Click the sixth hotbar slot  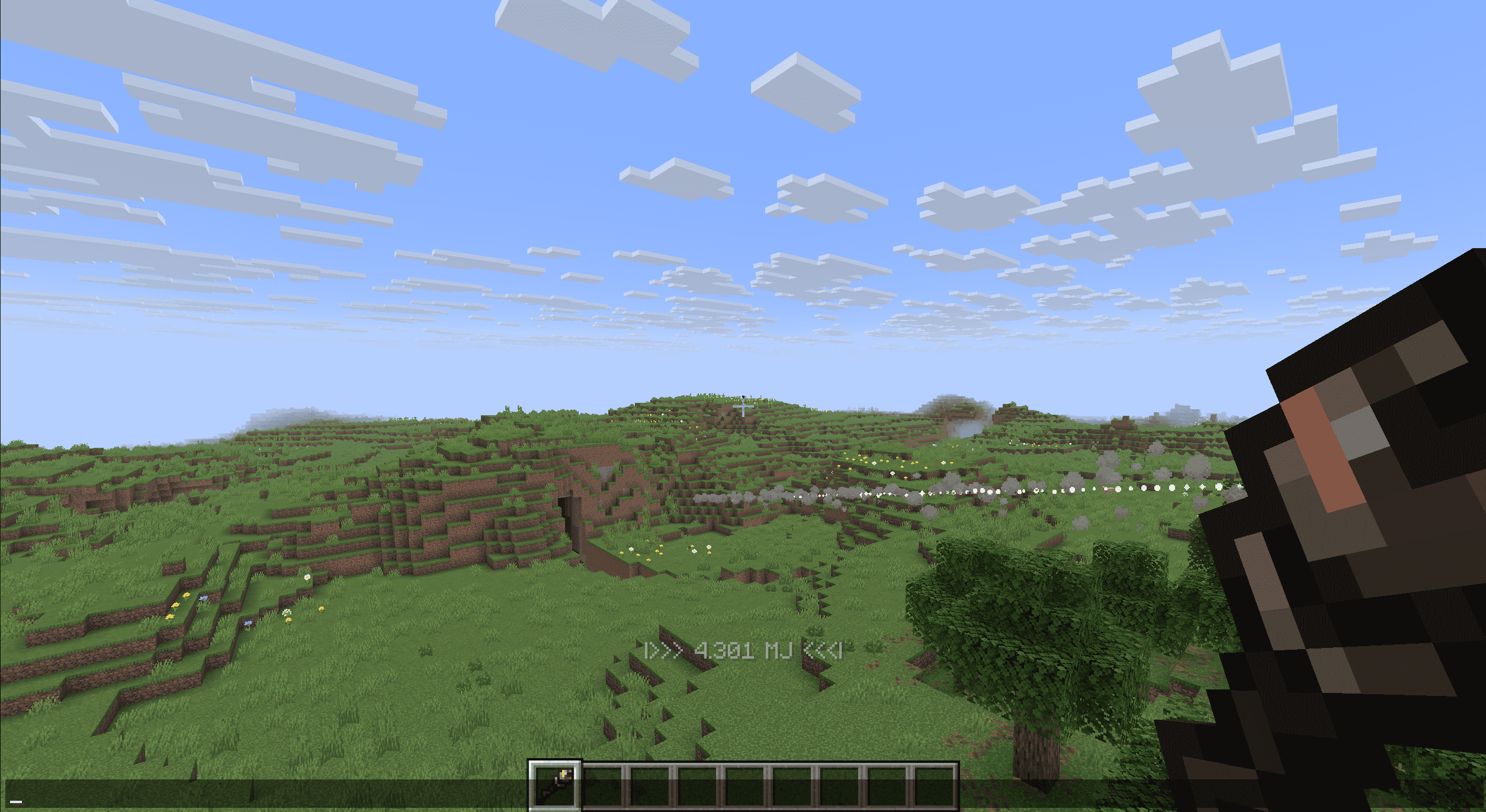792,788
